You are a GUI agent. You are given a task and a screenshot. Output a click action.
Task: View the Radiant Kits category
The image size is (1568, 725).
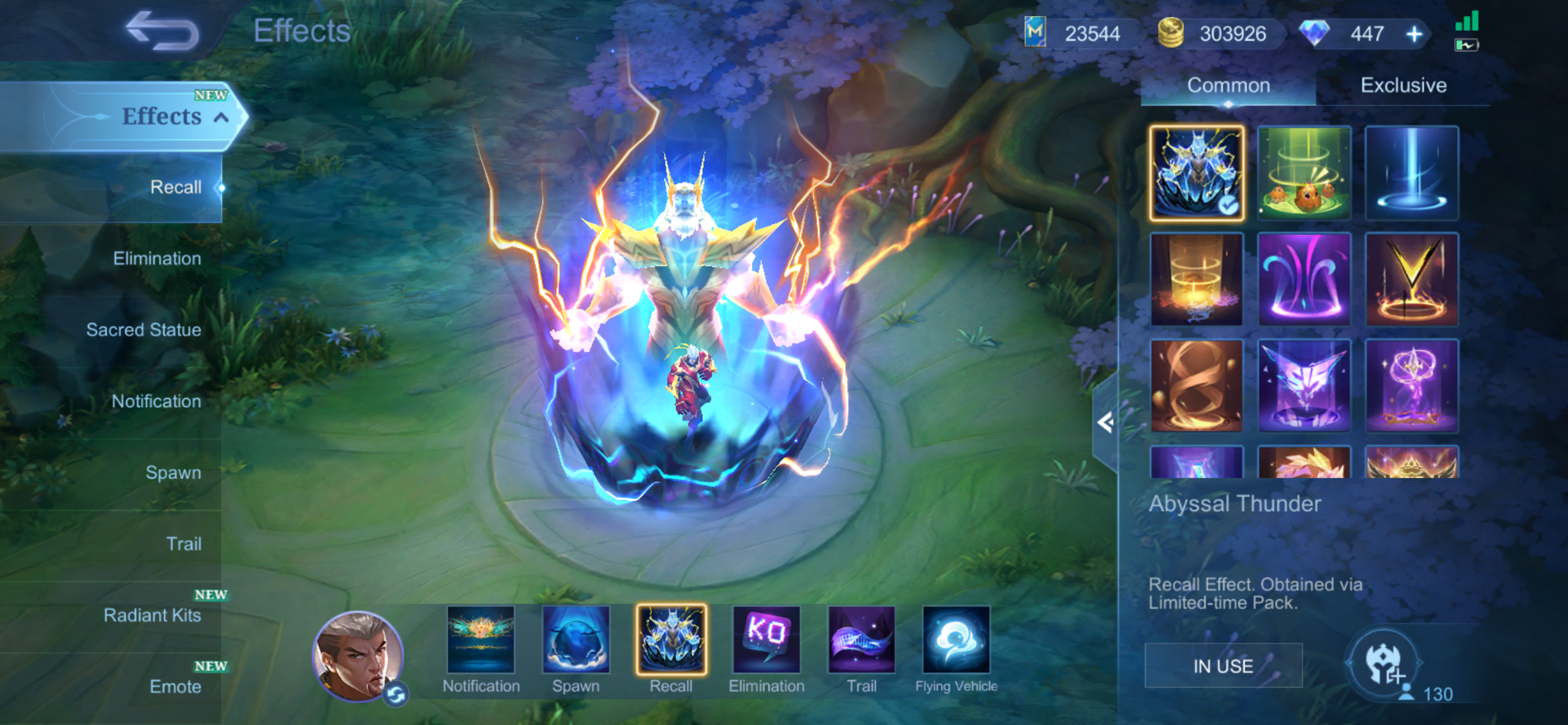[152, 615]
